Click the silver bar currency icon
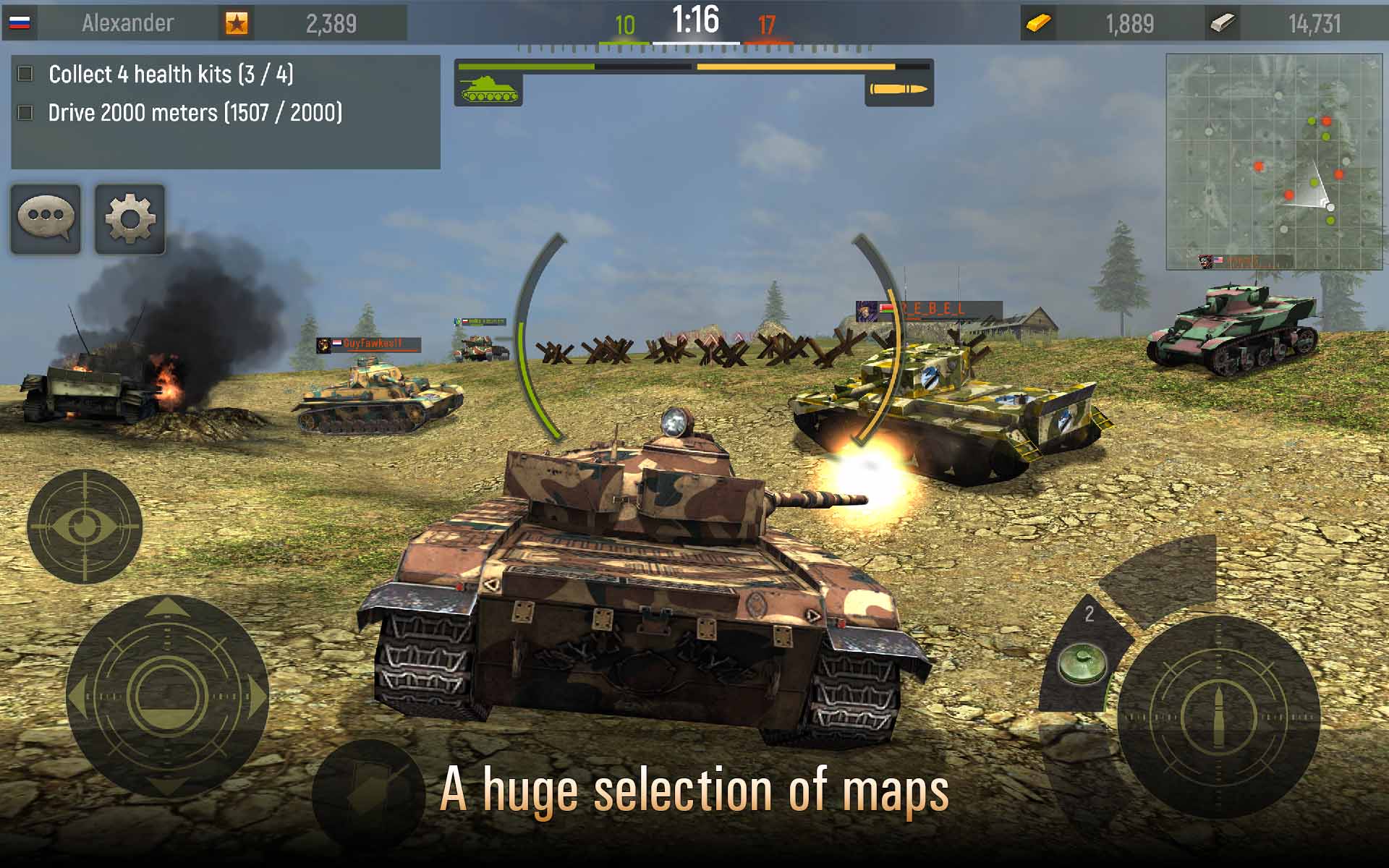Viewport: 1389px width, 868px height. tap(1222, 23)
